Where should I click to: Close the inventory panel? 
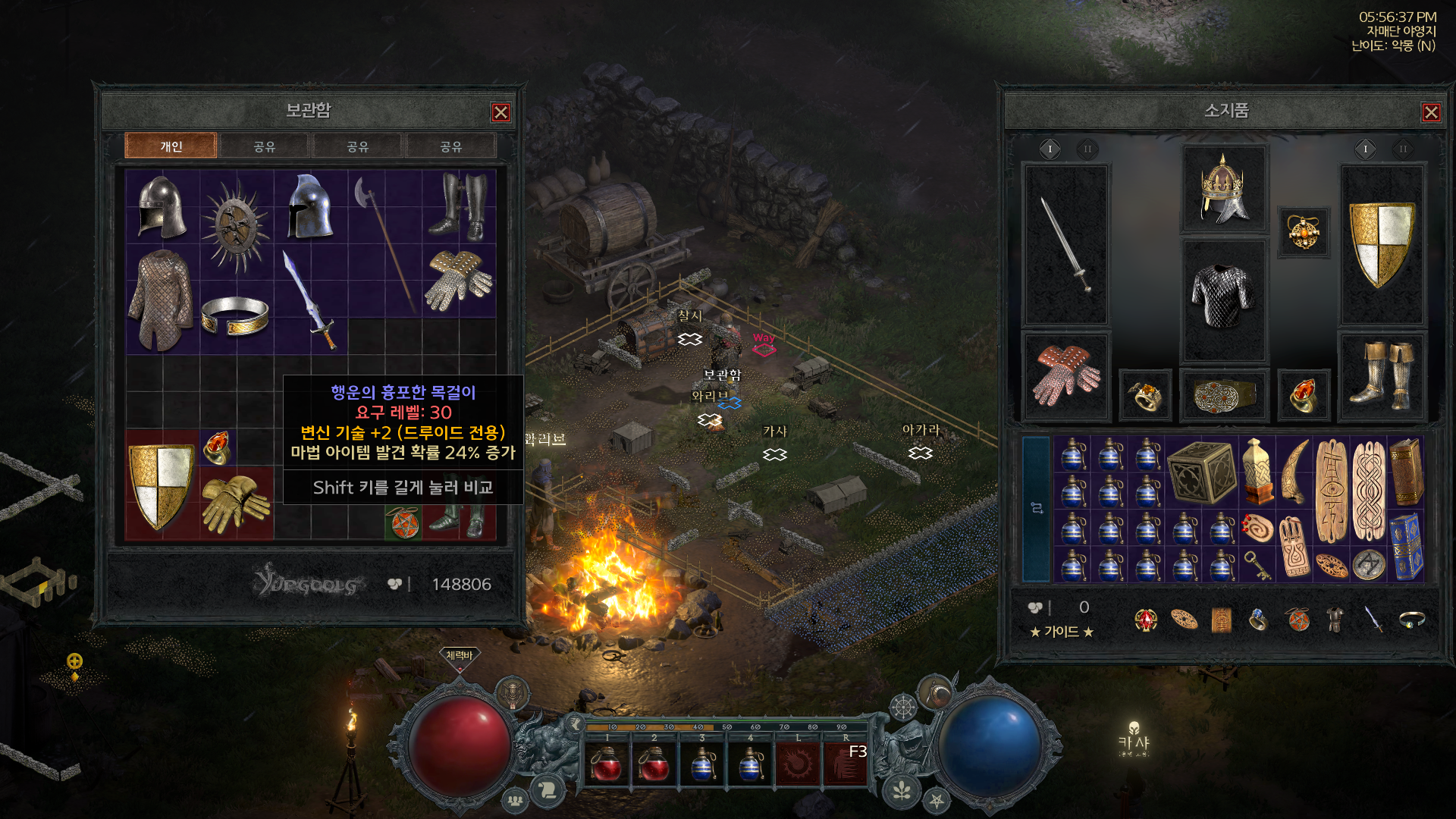click(x=1430, y=112)
